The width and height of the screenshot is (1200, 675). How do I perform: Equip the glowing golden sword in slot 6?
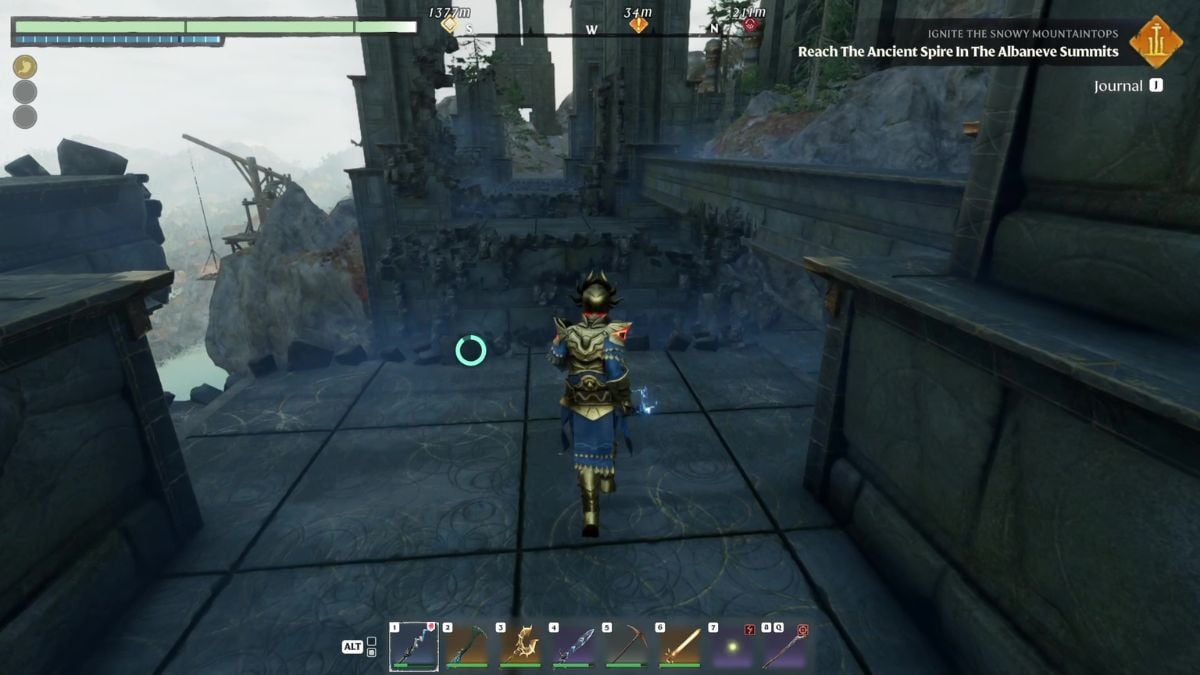(679, 646)
